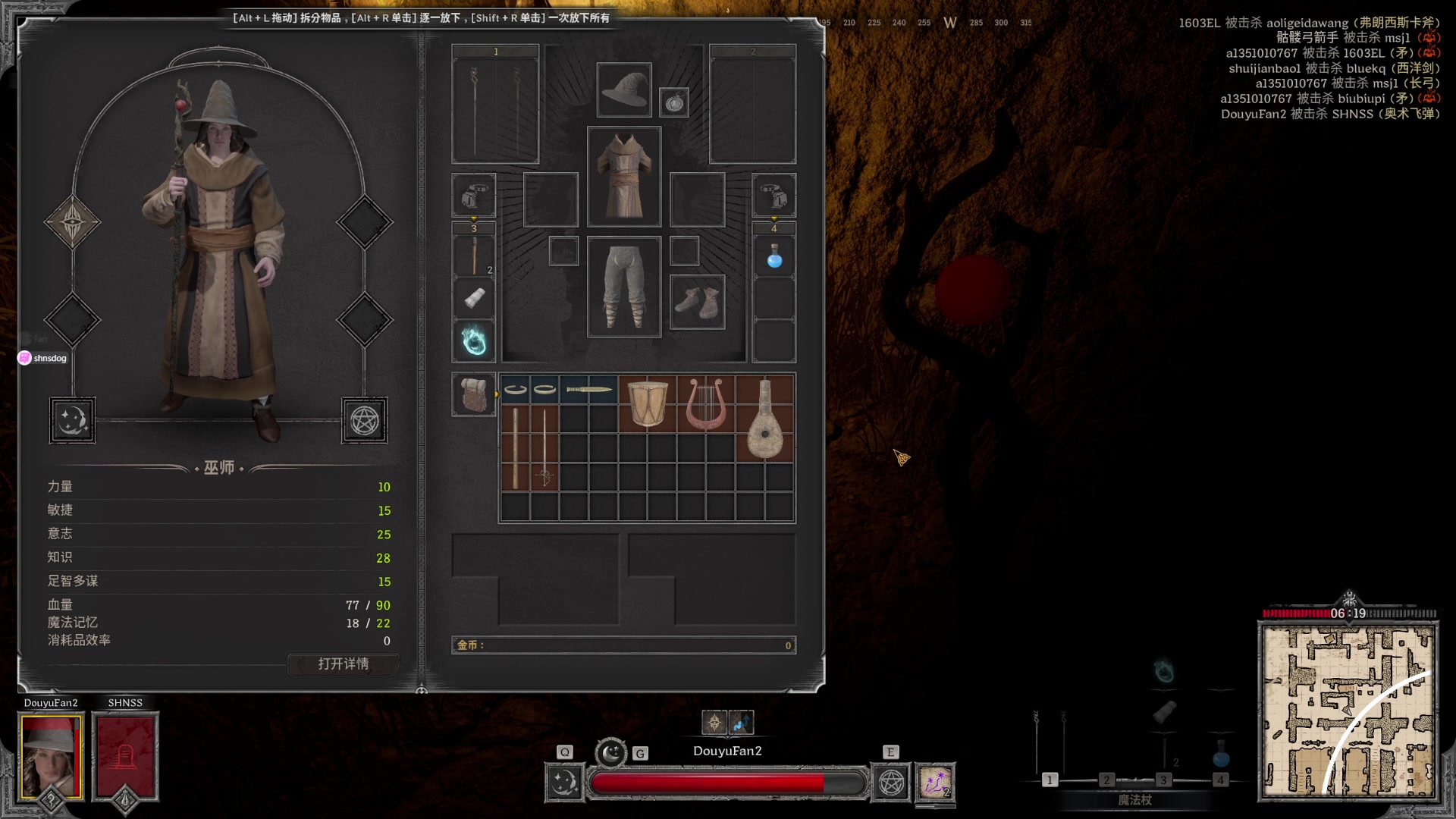Screen dimensions: 1456x819
Task: Select the backpack inventory tab
Action: pyautogui.click(x=474, y=394)
